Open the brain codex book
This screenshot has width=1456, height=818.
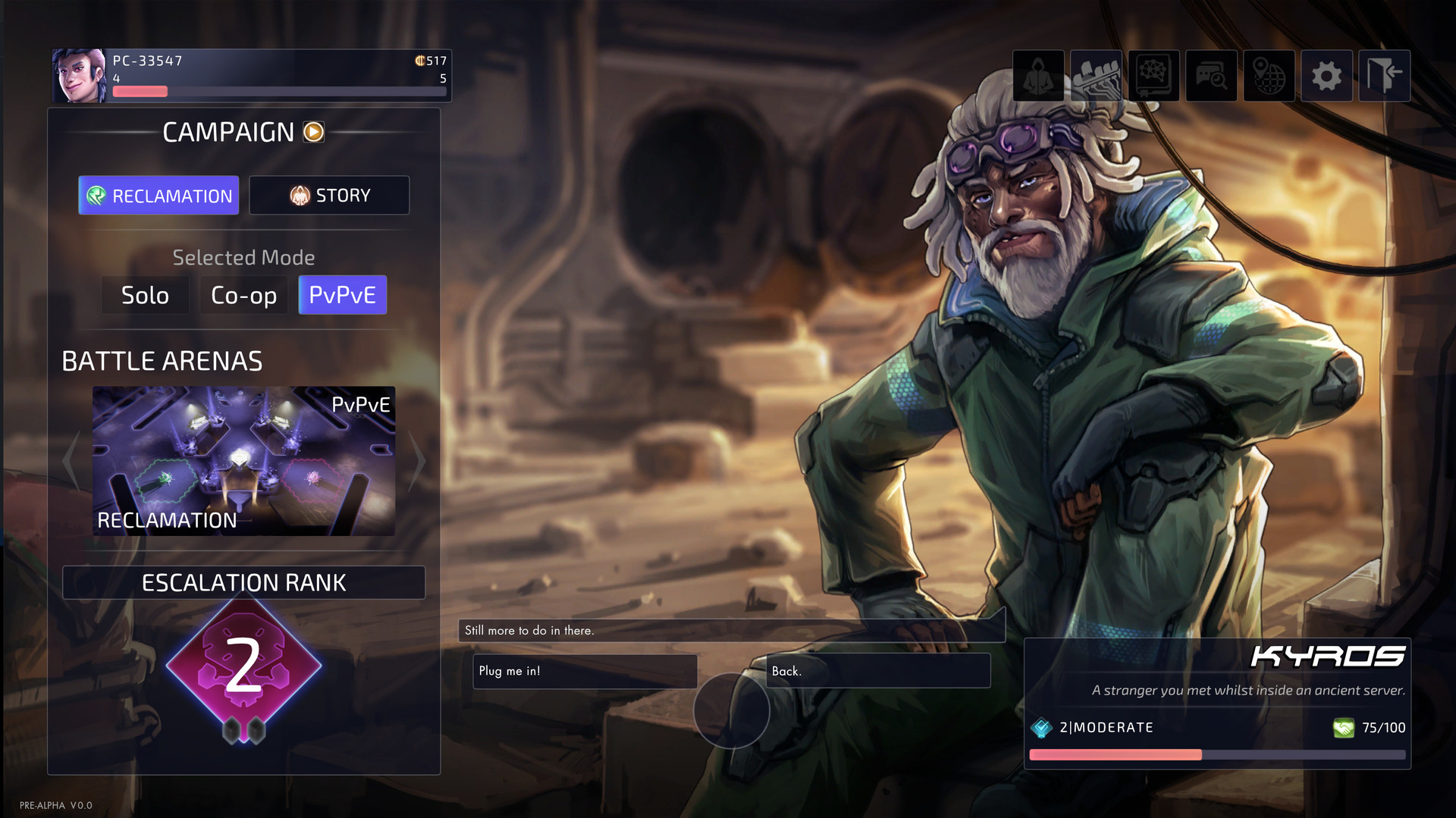tap(1153, 76)
